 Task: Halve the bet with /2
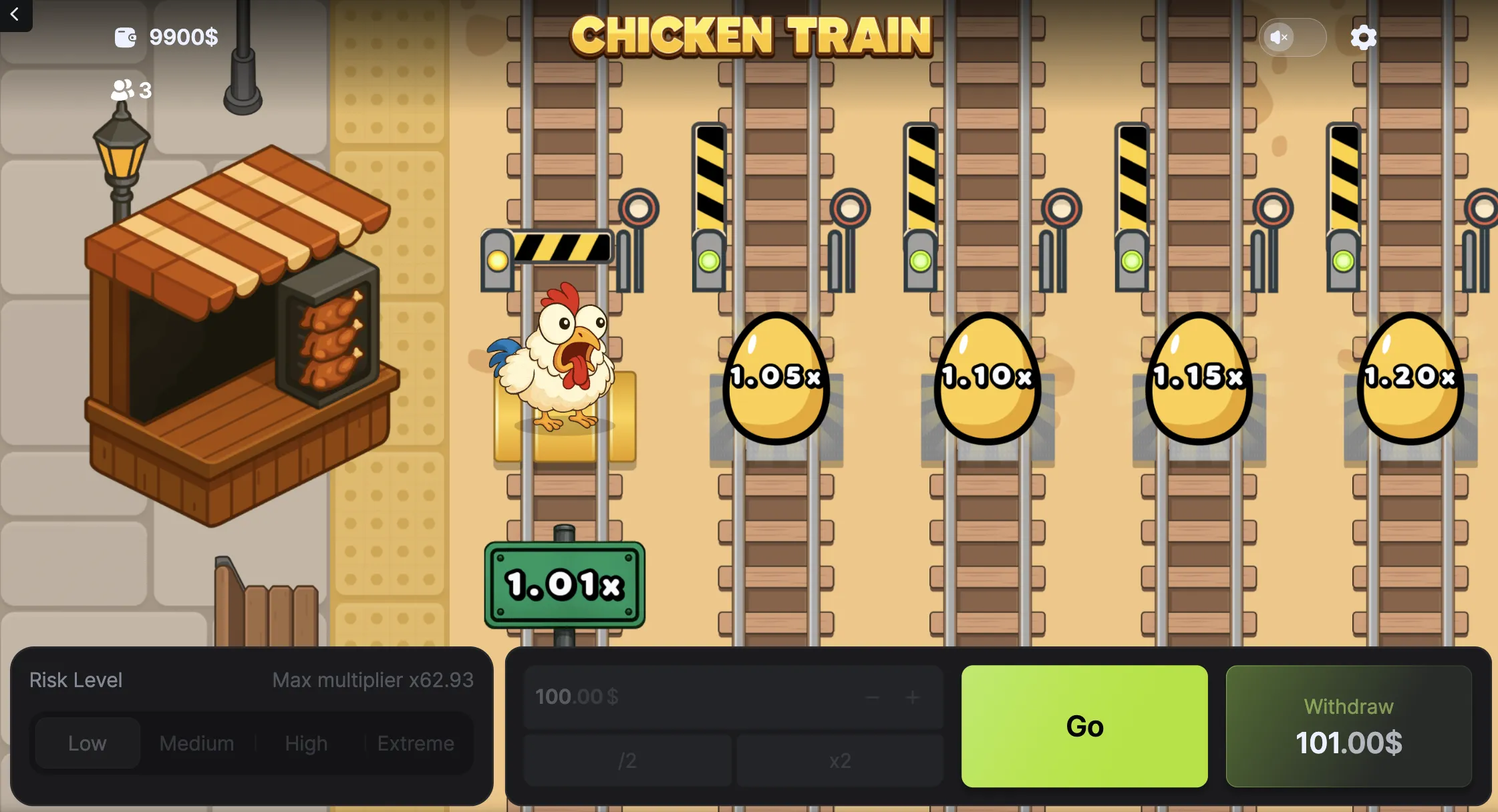click(x=627, y=761)
